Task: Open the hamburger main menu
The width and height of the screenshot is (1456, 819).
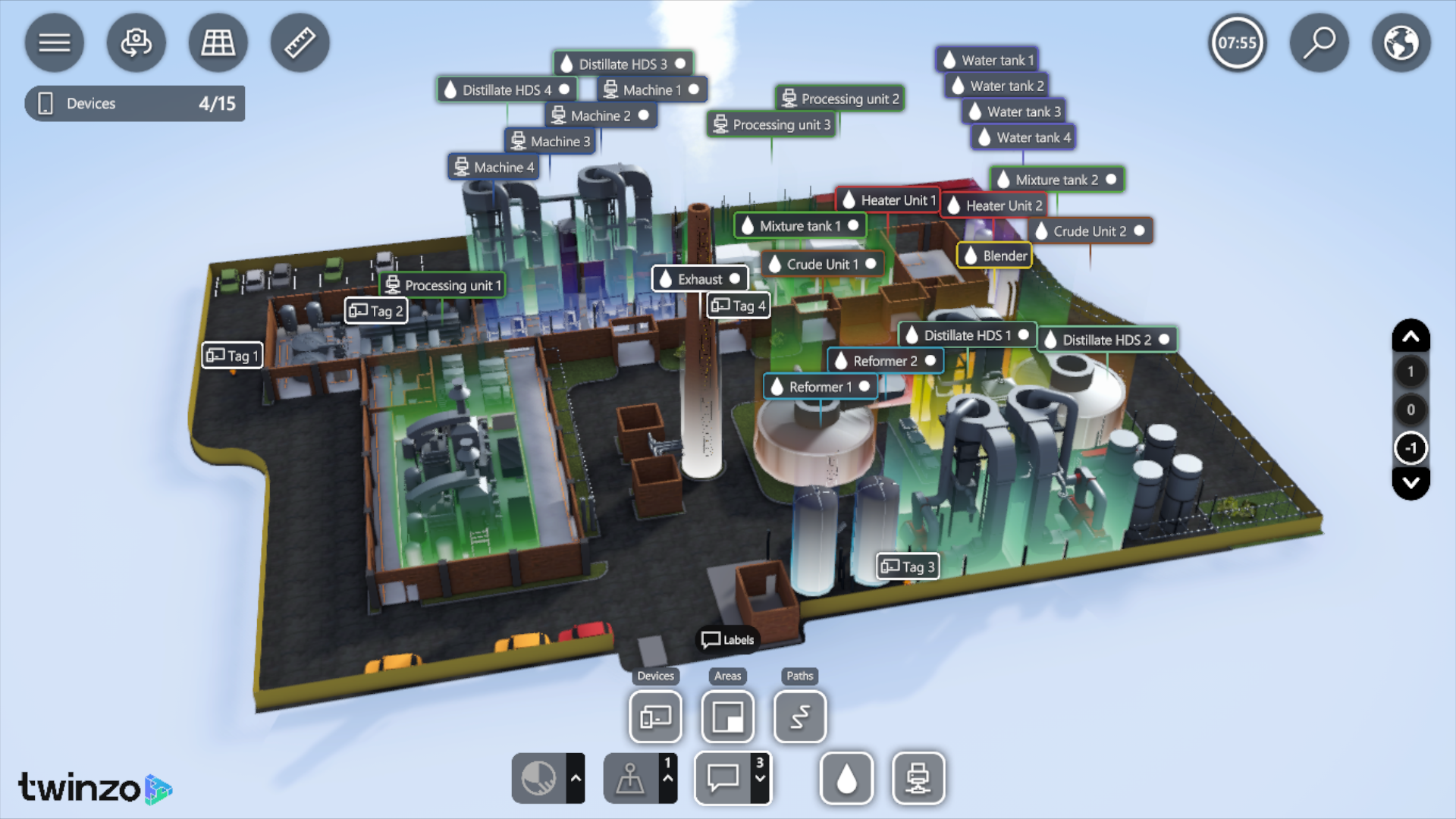Action: pyautogui.click(x=54, y=42)
